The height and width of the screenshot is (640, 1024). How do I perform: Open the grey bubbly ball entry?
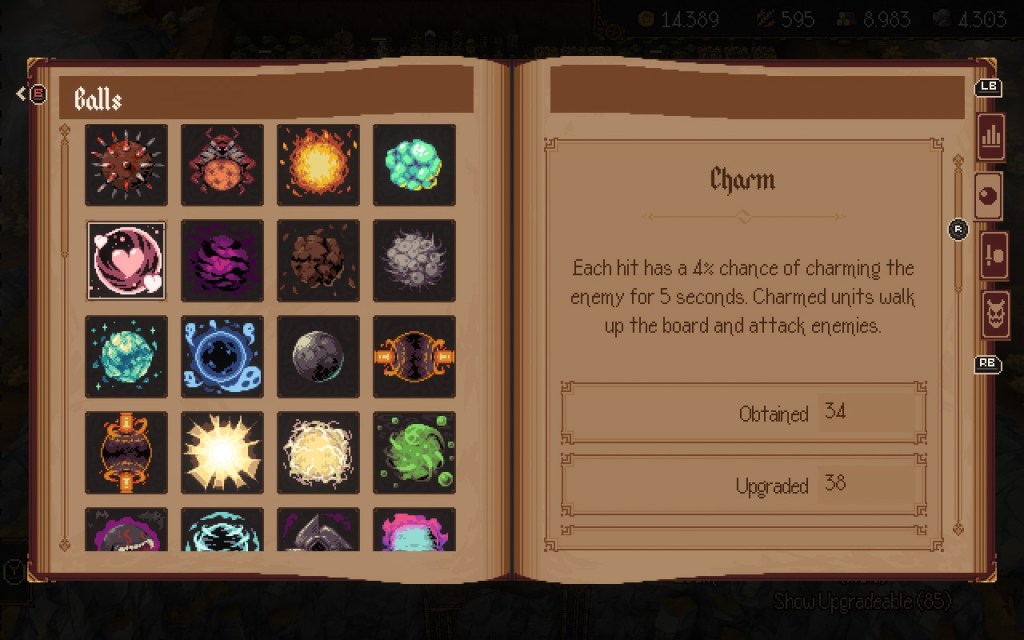pos(414,261)
